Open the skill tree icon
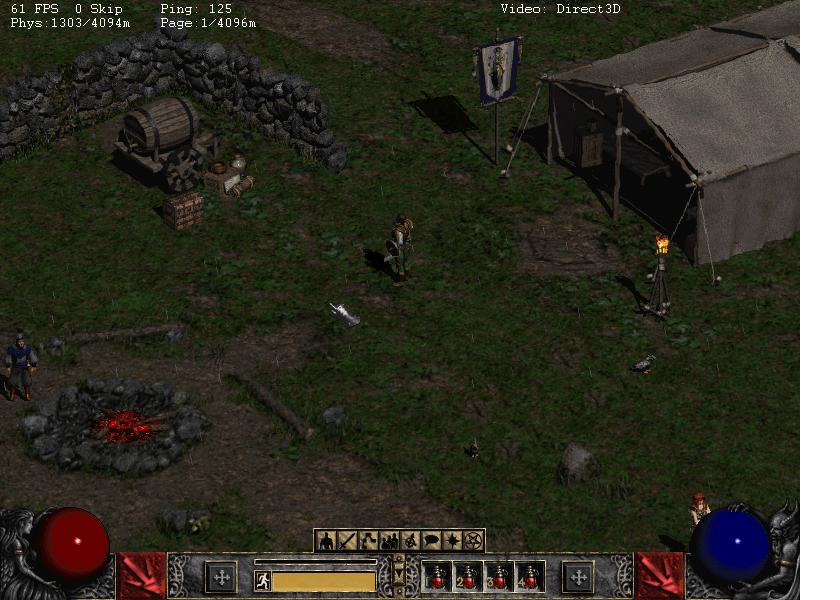The width and height of the screenshot is (840, 600). (368, 541)
